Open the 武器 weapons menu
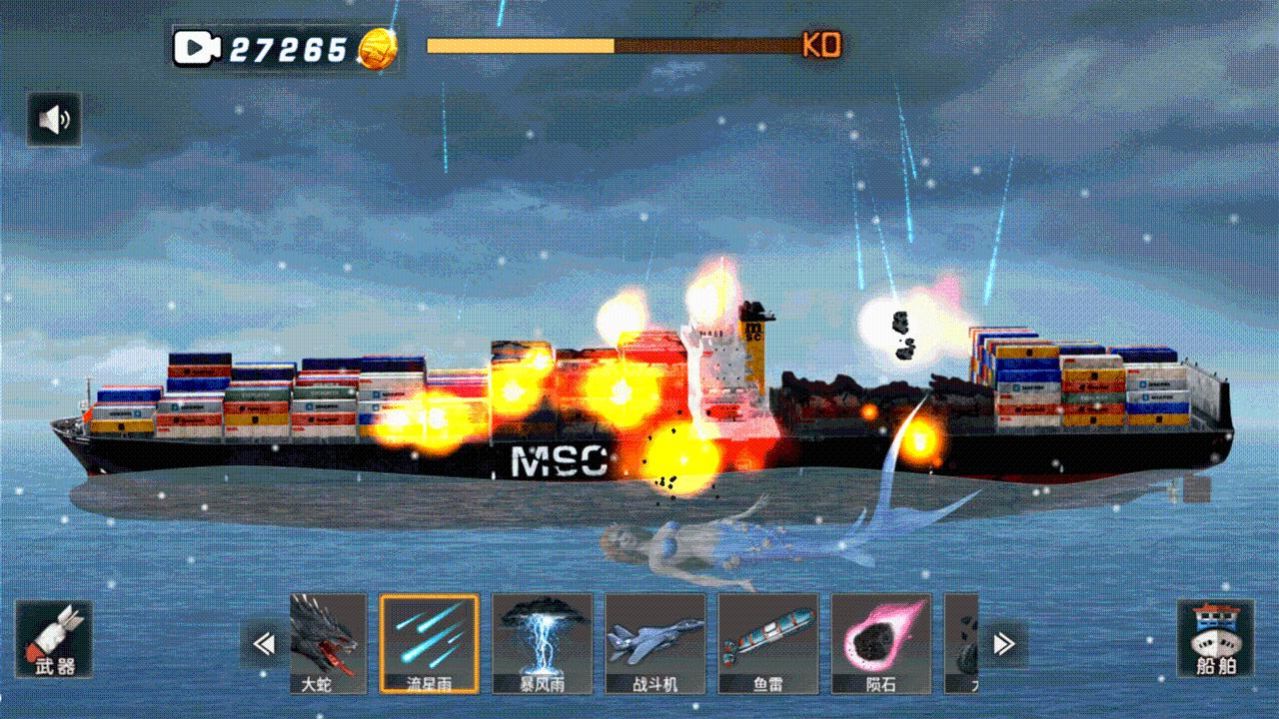The width and height of the screenshot is (1279, 719). point(54,639)
